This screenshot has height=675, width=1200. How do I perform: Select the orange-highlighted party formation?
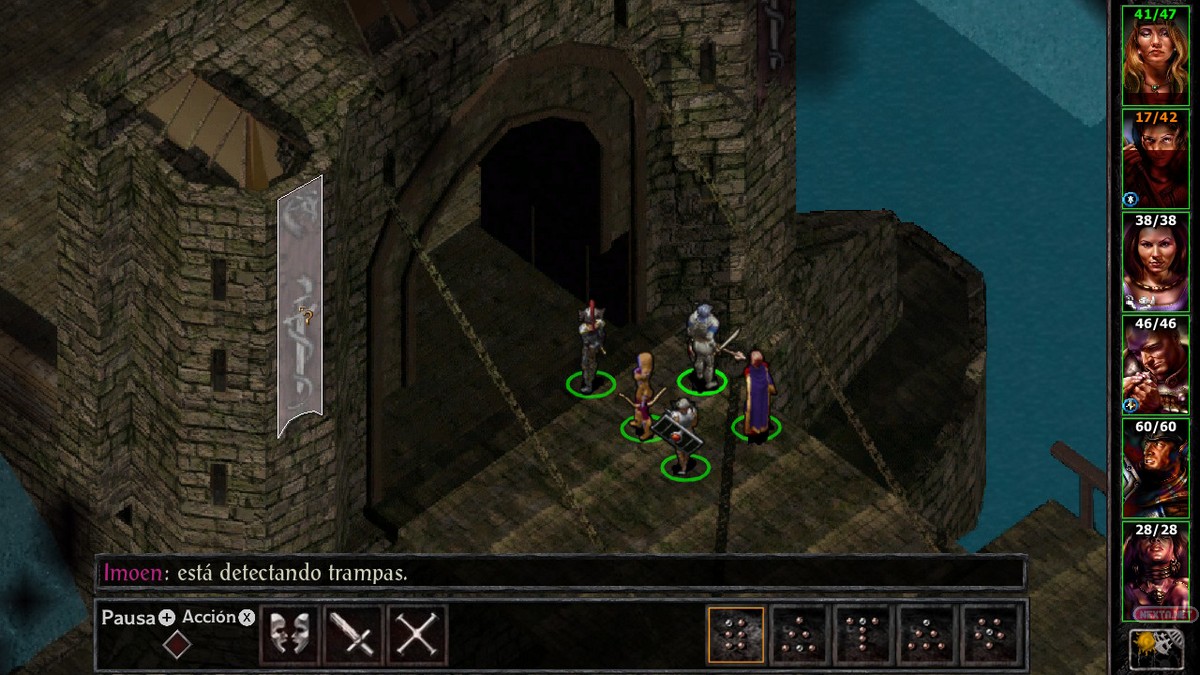pos(736,635)
